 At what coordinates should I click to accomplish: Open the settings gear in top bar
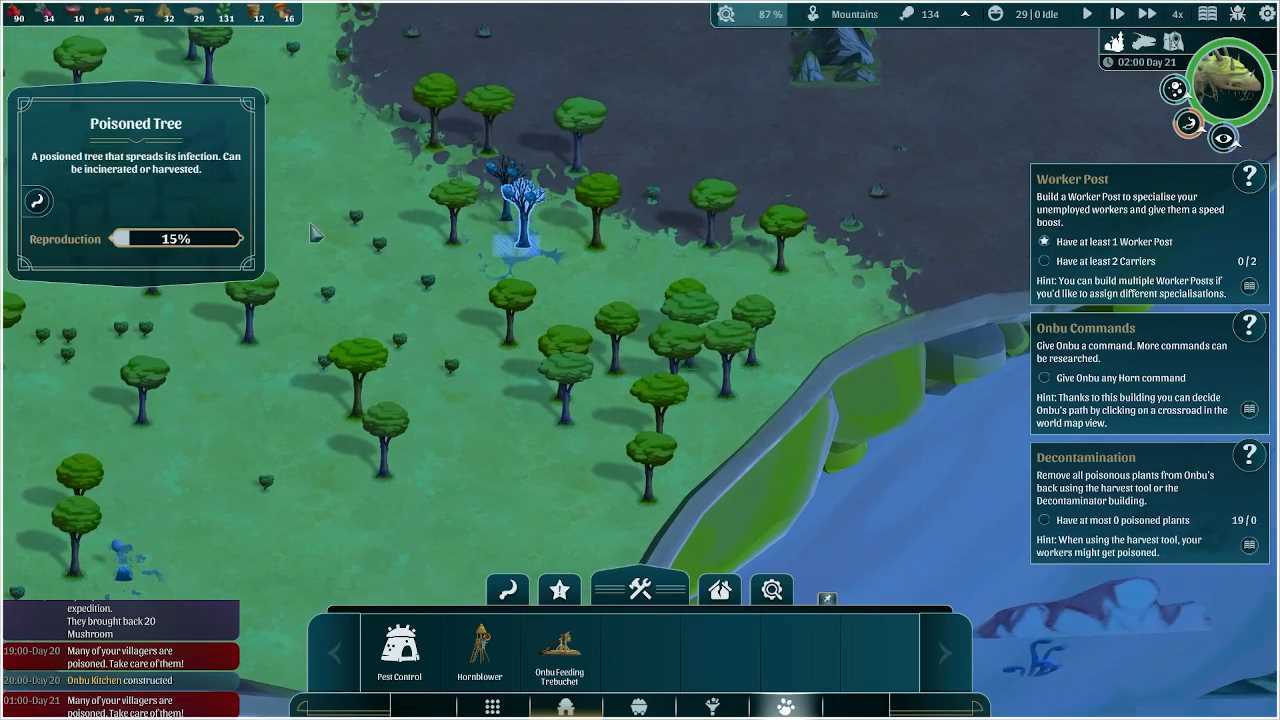1267,14
